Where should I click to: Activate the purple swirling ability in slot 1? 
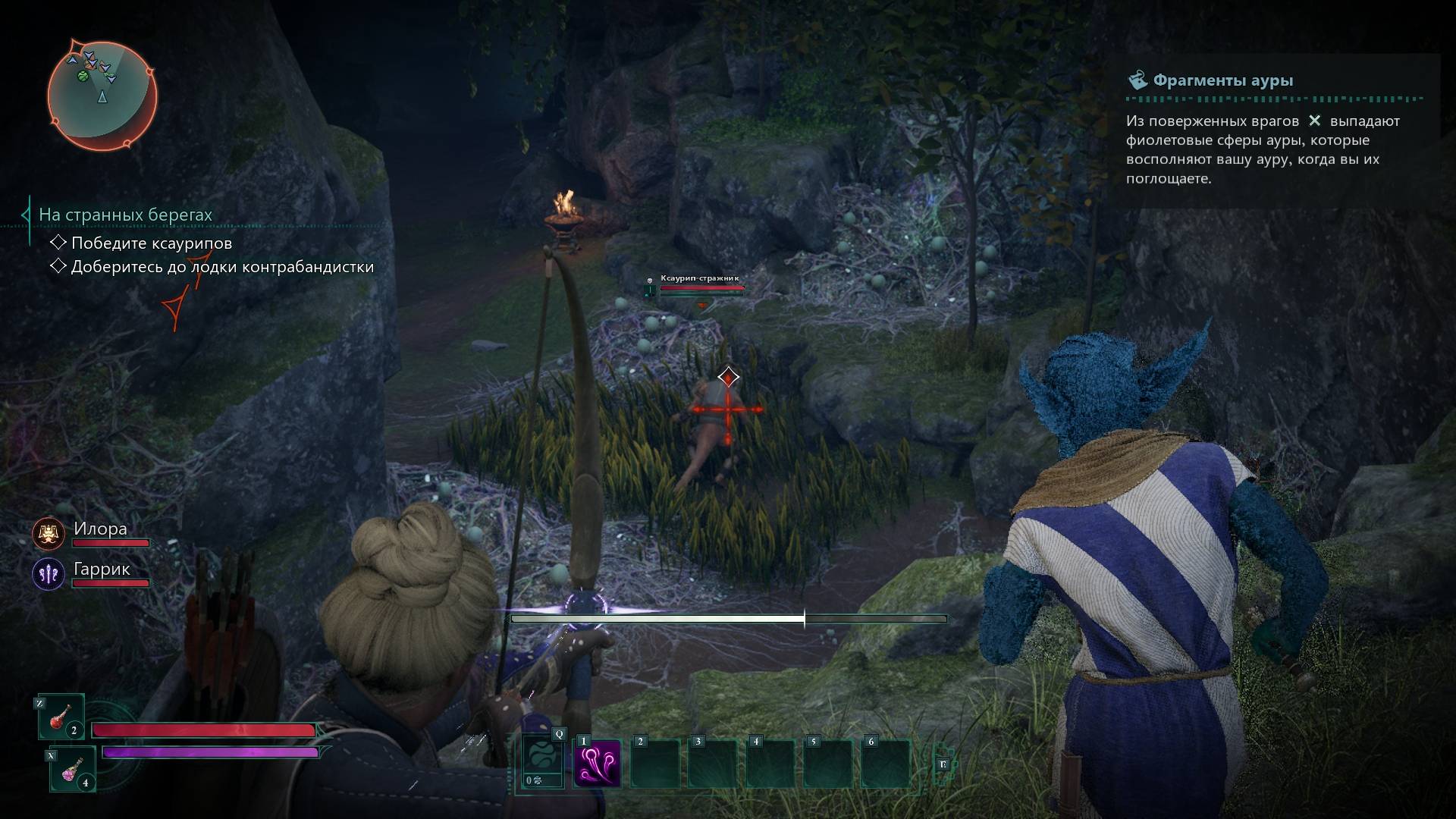point(597,763)
